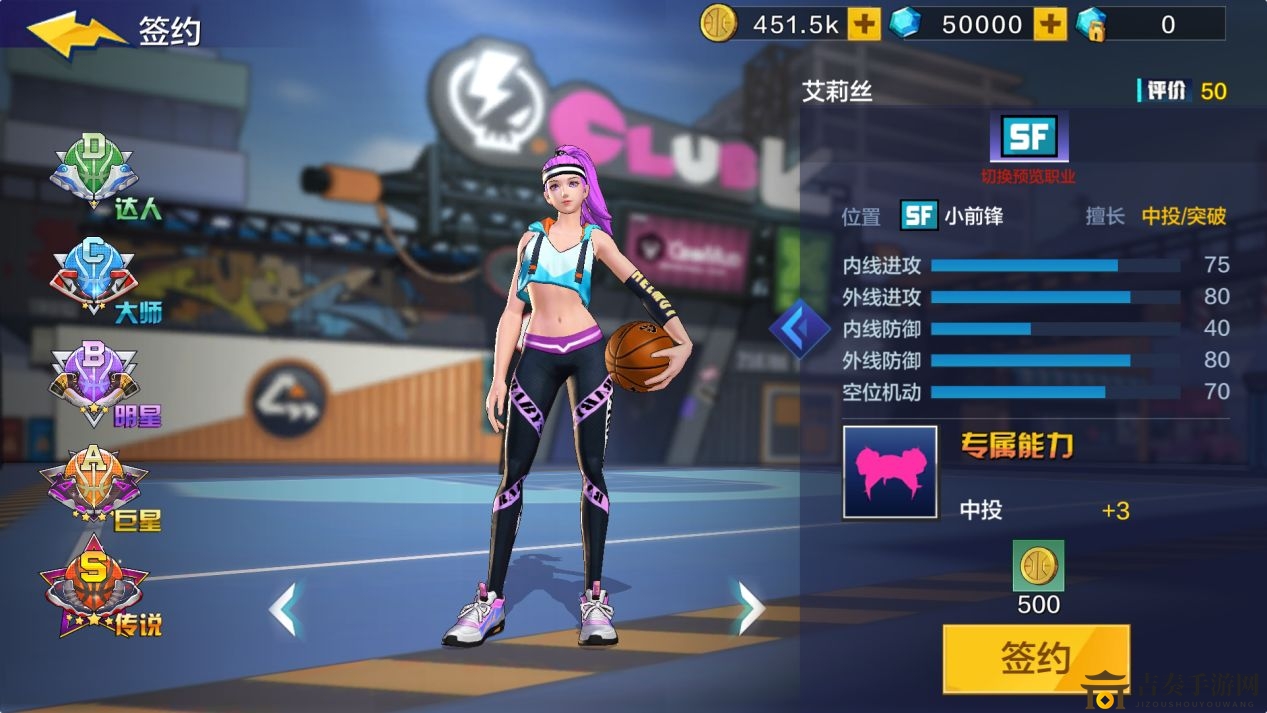Select the pink hair exclusive ability icon
This screenshot has height=713, width=1267.
pyautogui.click(x=890, y=473)
